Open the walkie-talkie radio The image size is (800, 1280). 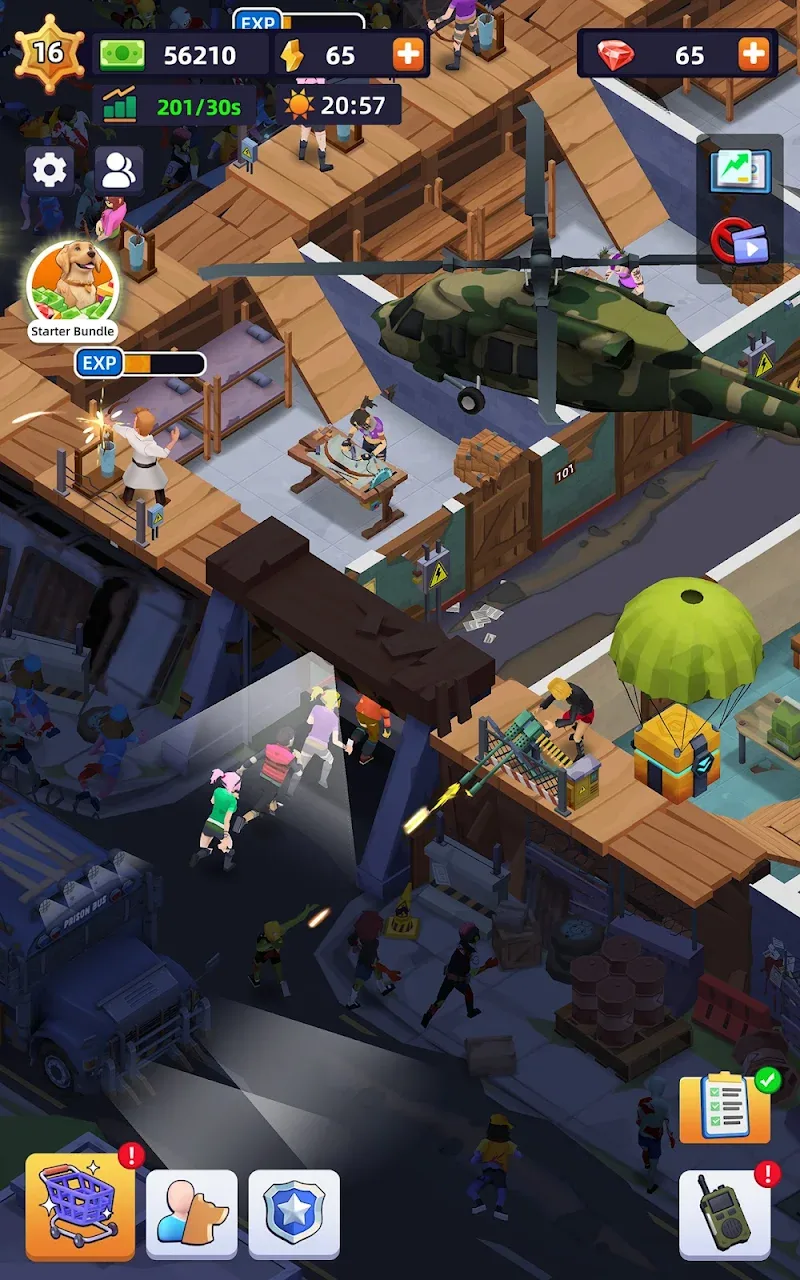click(724, 1214)
